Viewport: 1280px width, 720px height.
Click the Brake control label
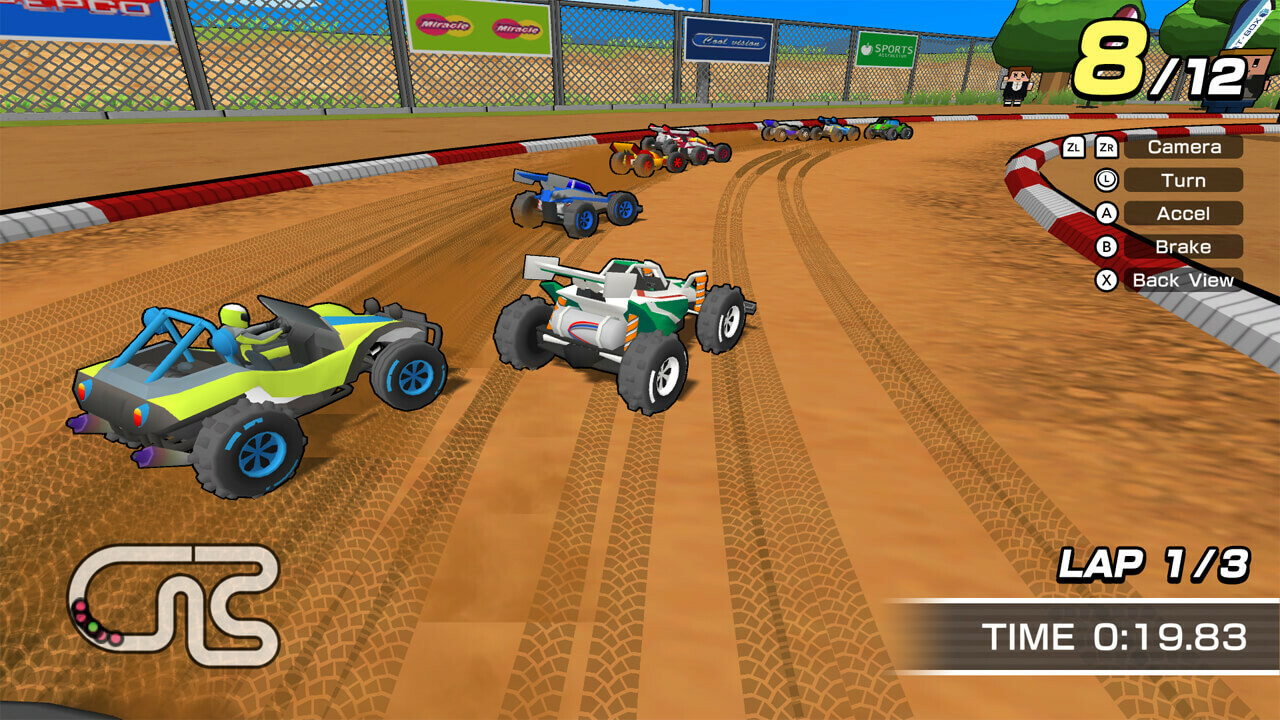click(x=1184, y=246)
